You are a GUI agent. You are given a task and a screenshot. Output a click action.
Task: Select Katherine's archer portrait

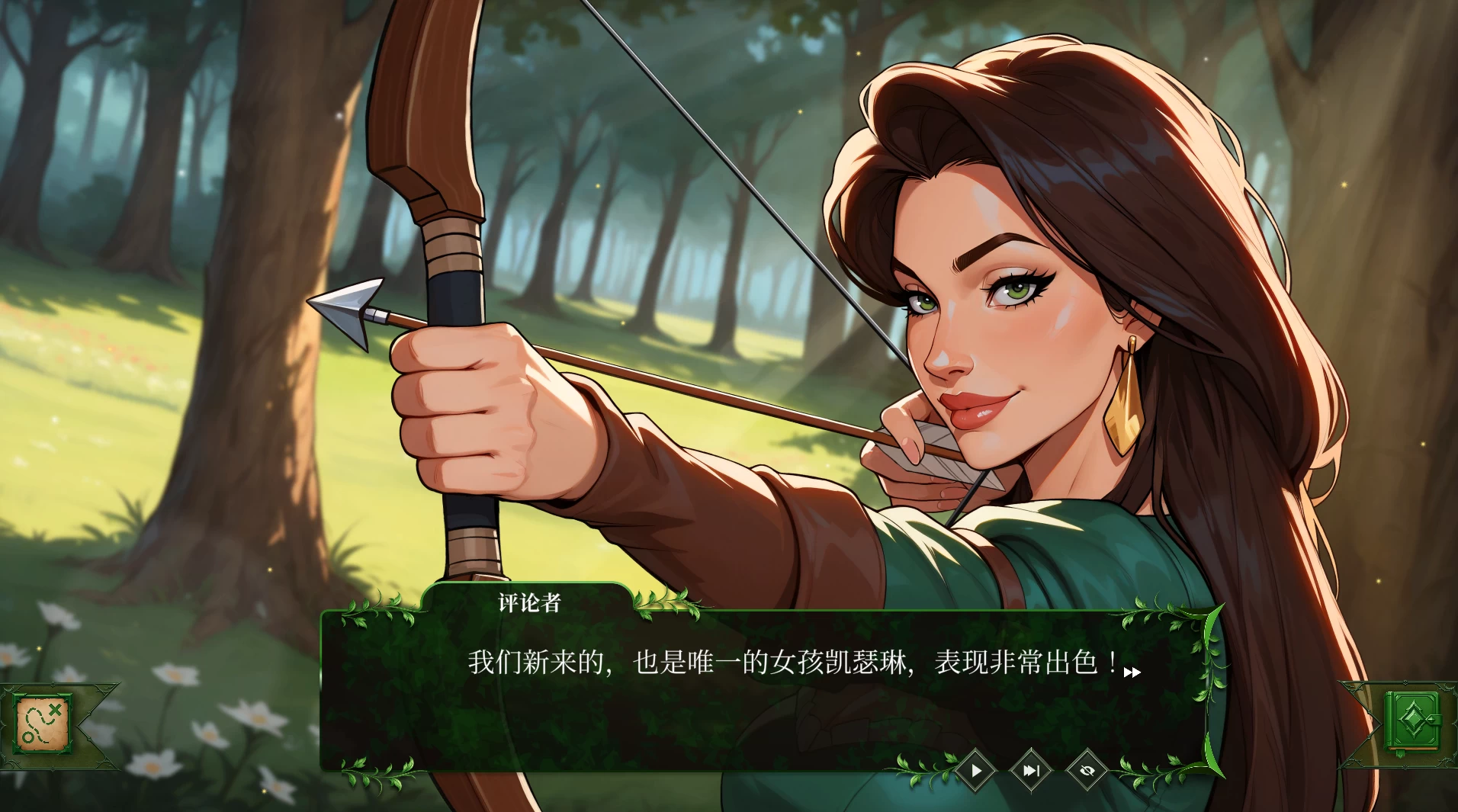(x=991, y=305)
